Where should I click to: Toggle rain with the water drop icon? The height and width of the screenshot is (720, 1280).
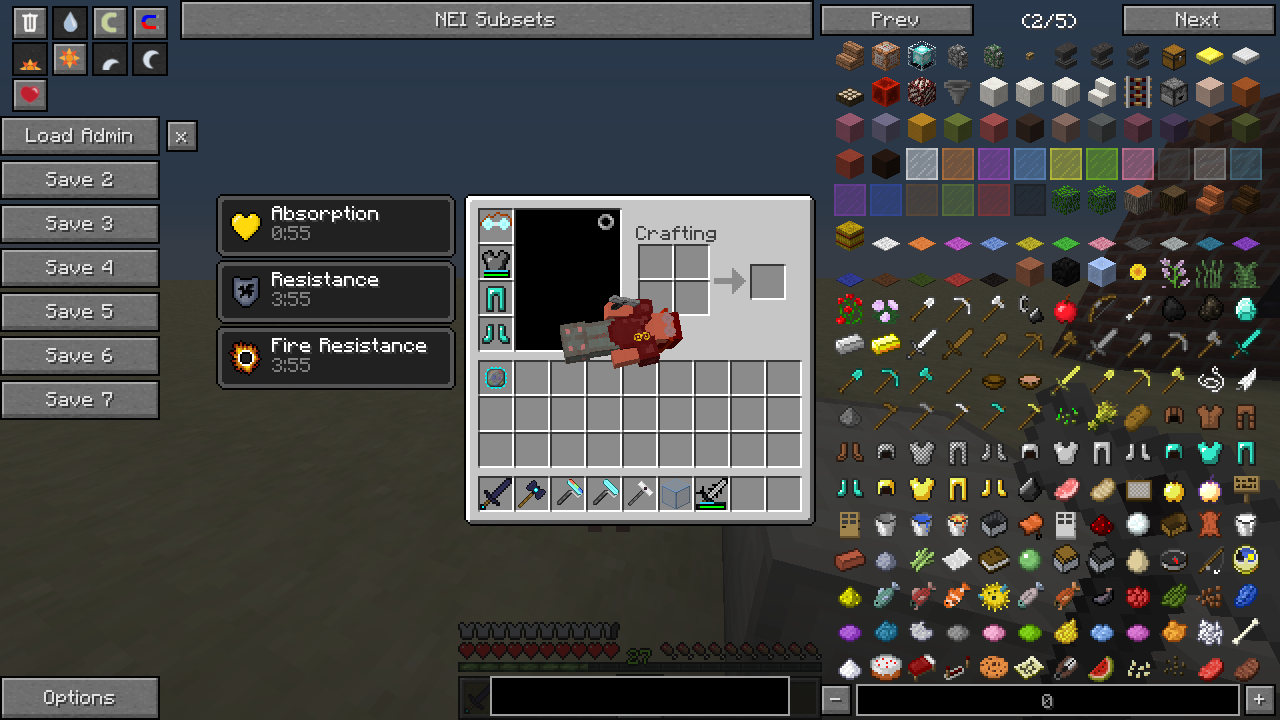coord(70,22)
